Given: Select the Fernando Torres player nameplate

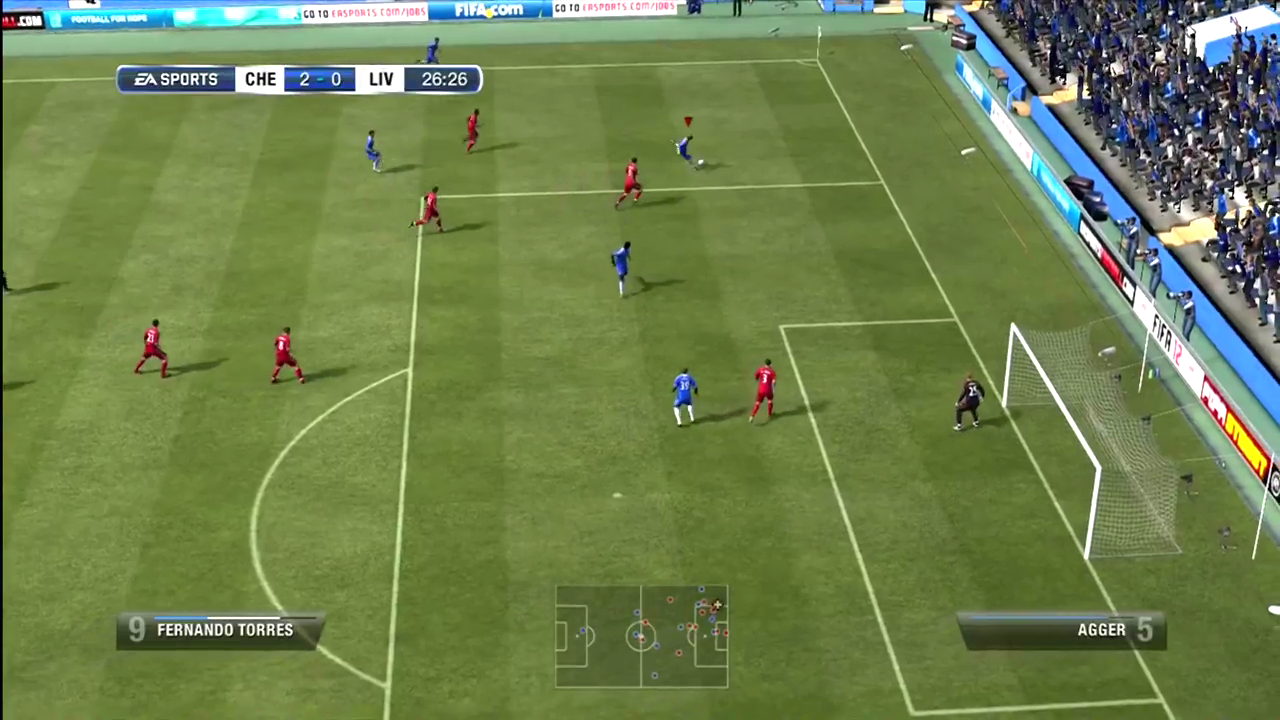Looking at the screenshot, I should (x=220, y=631).
